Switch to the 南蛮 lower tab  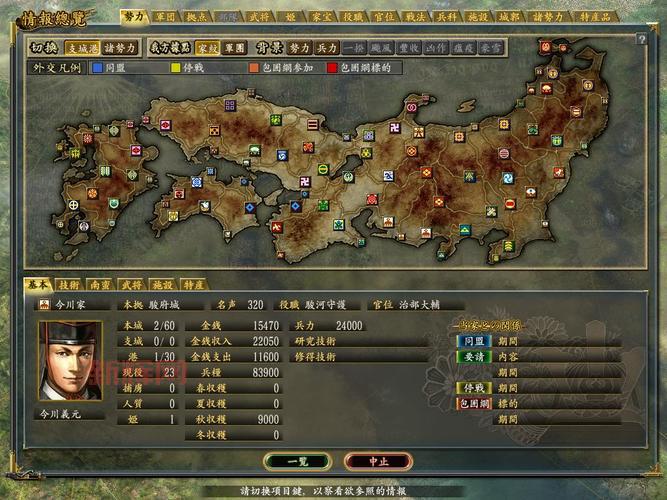tap(99, 285)
